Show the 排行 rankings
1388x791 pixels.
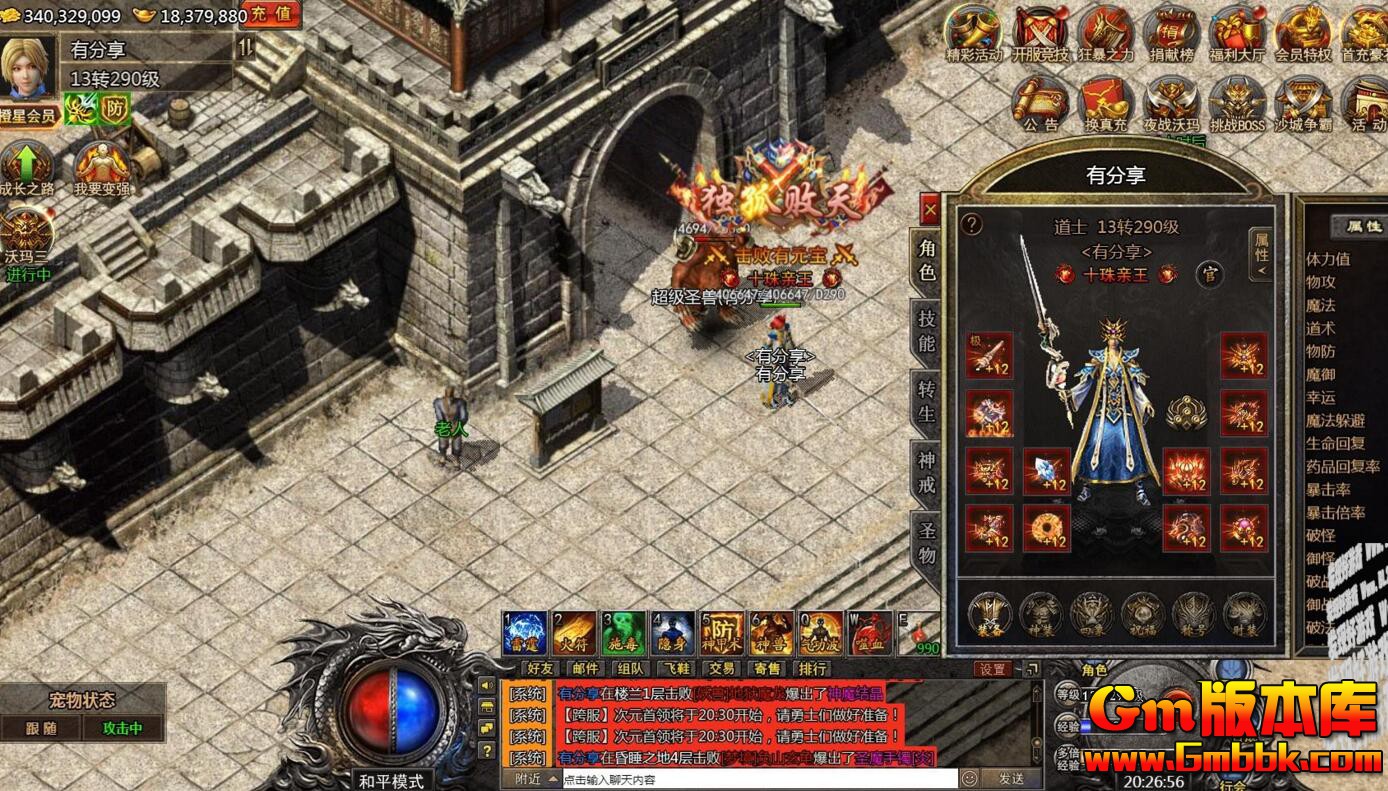tap(812, 669)
